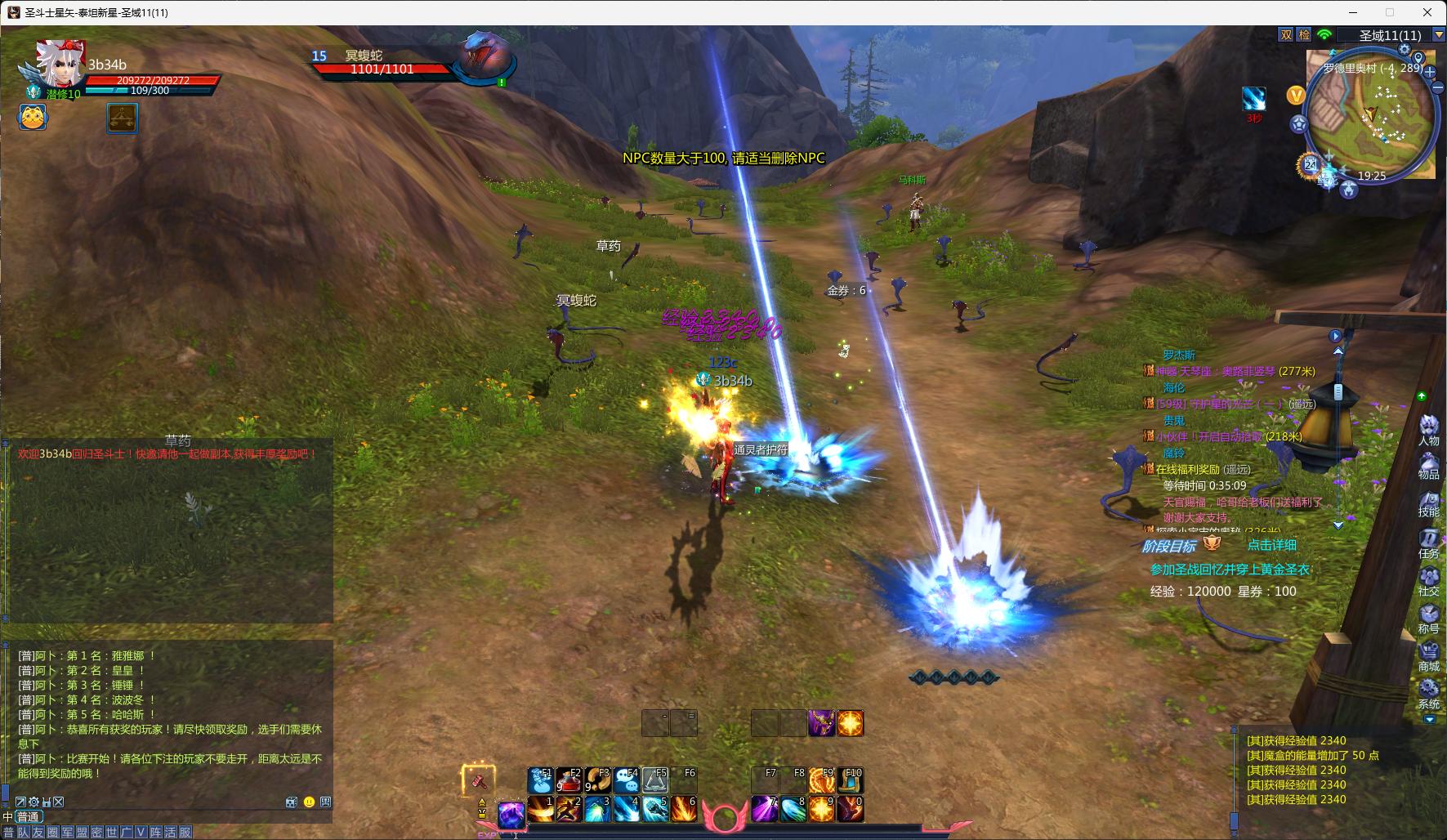Open the 物品 inventory menu
This screenshot has width=1447, height=840.
coord(1428,464)
